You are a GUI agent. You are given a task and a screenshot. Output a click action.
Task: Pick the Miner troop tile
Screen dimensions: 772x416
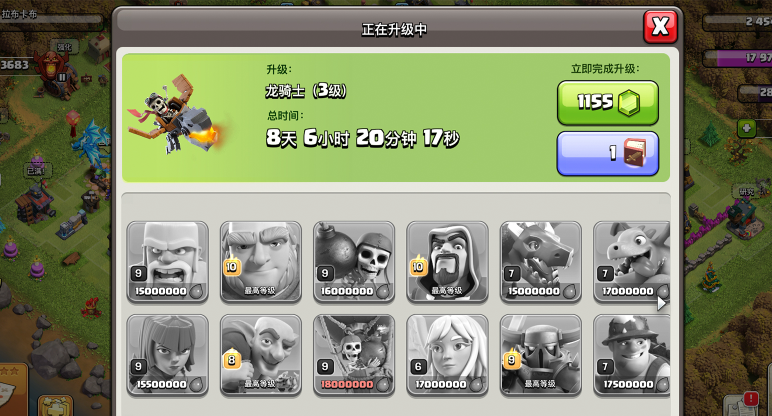click(632, 354)
